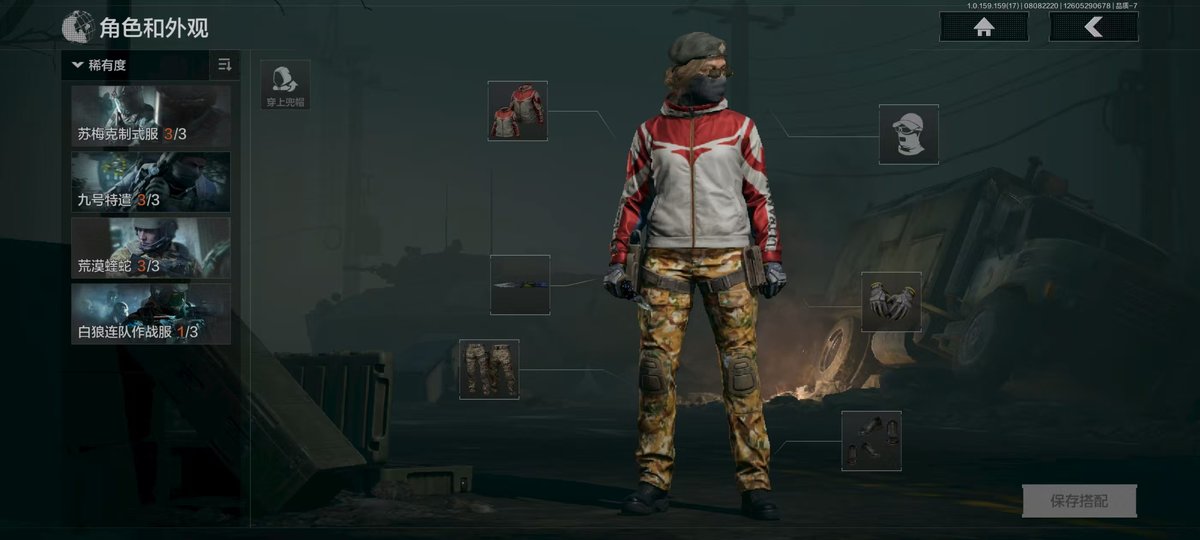Screen dimensions: 1200x540
Task: Save outfit with 保存搭配 button
Action: click(x=1079, y=500)
